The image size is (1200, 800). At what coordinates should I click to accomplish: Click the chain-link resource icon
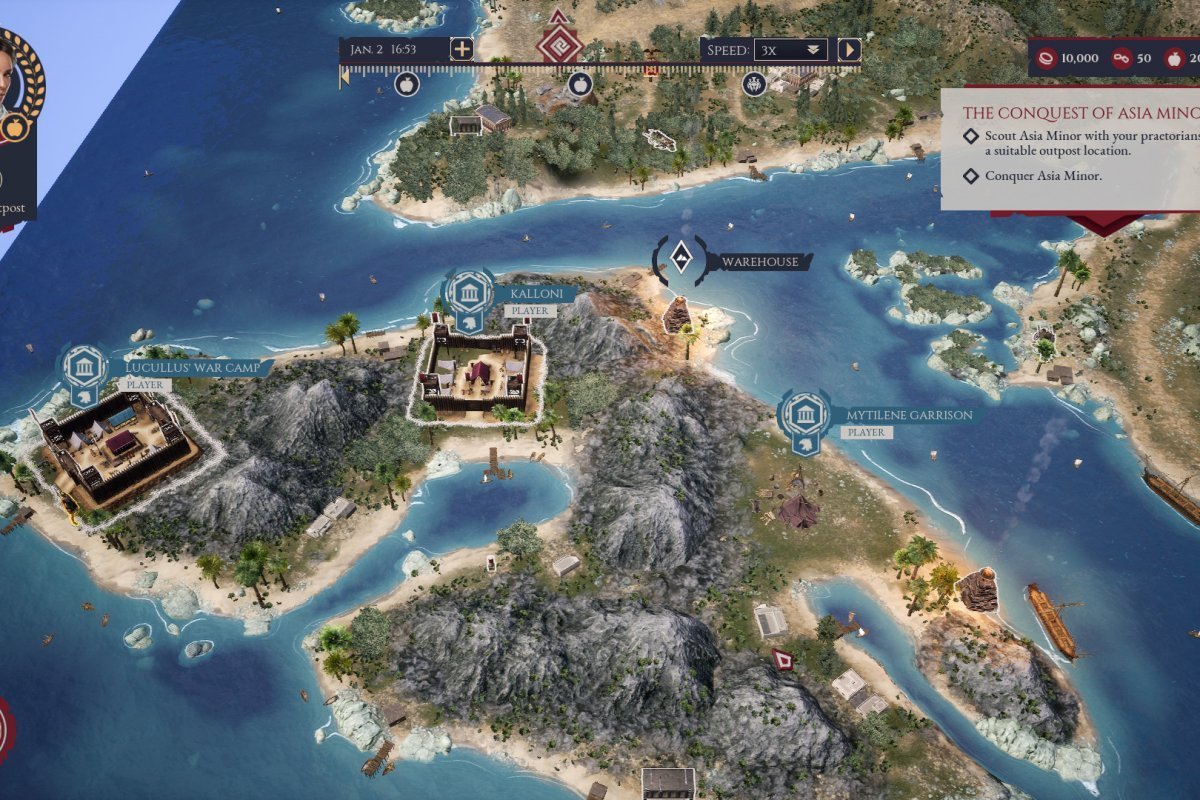point(1122,58)
